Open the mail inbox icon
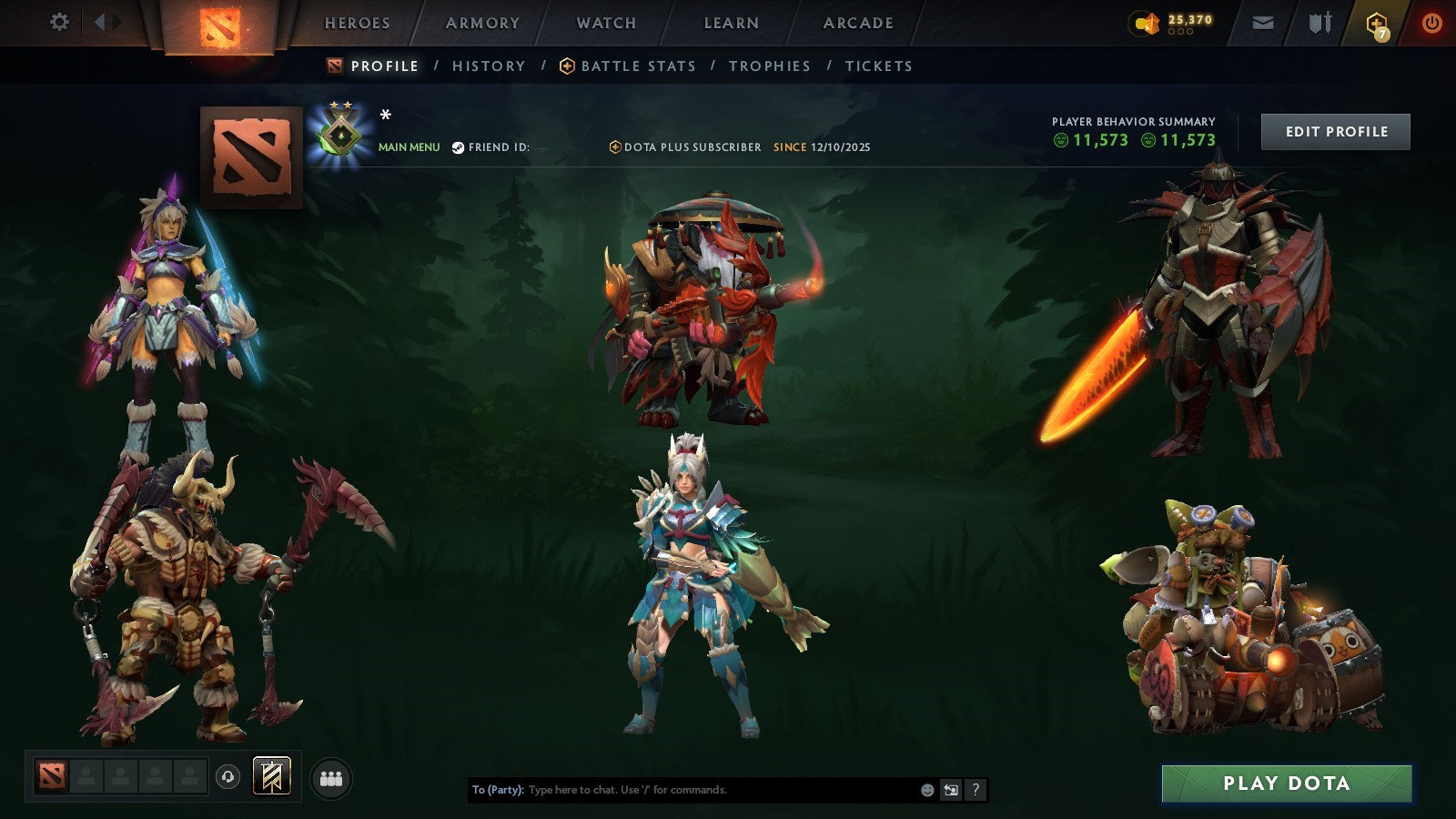 pos(1263,23)
